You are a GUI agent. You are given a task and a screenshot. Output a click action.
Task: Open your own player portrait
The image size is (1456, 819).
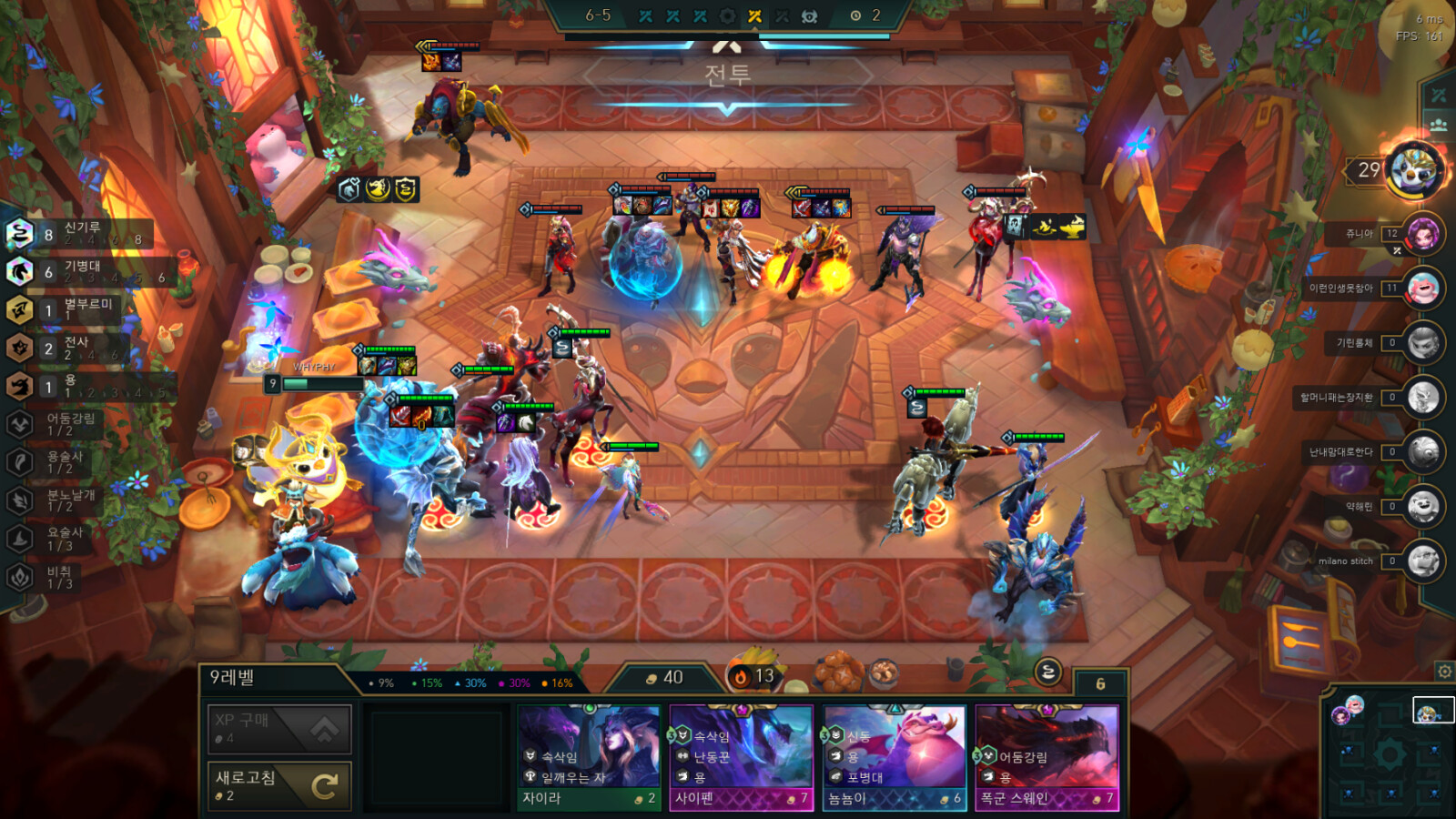(1413, 170)
